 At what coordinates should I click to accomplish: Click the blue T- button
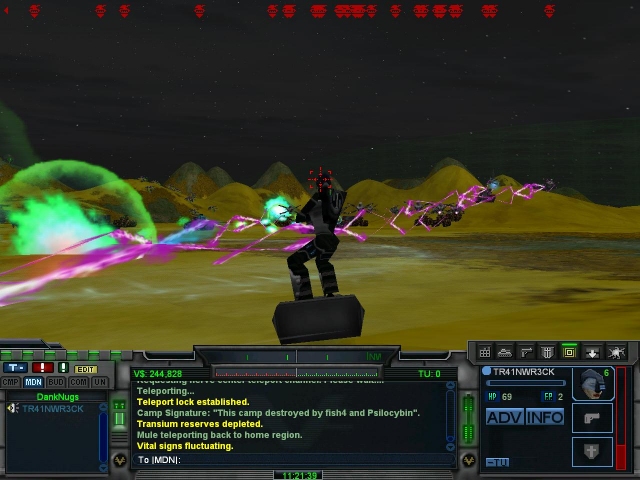17,368
